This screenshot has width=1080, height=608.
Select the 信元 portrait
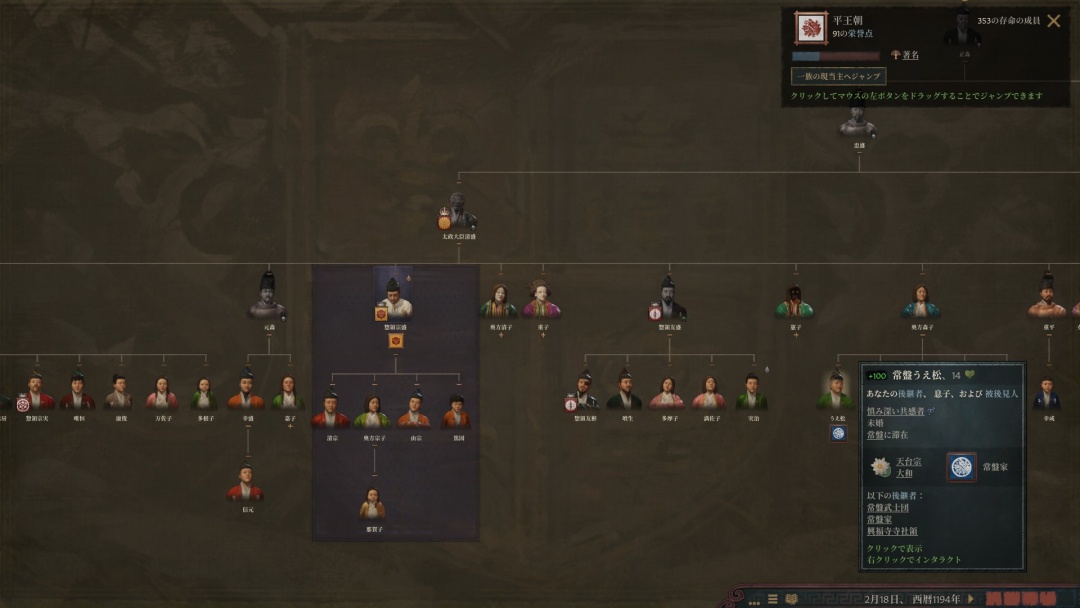click(246, 485)
